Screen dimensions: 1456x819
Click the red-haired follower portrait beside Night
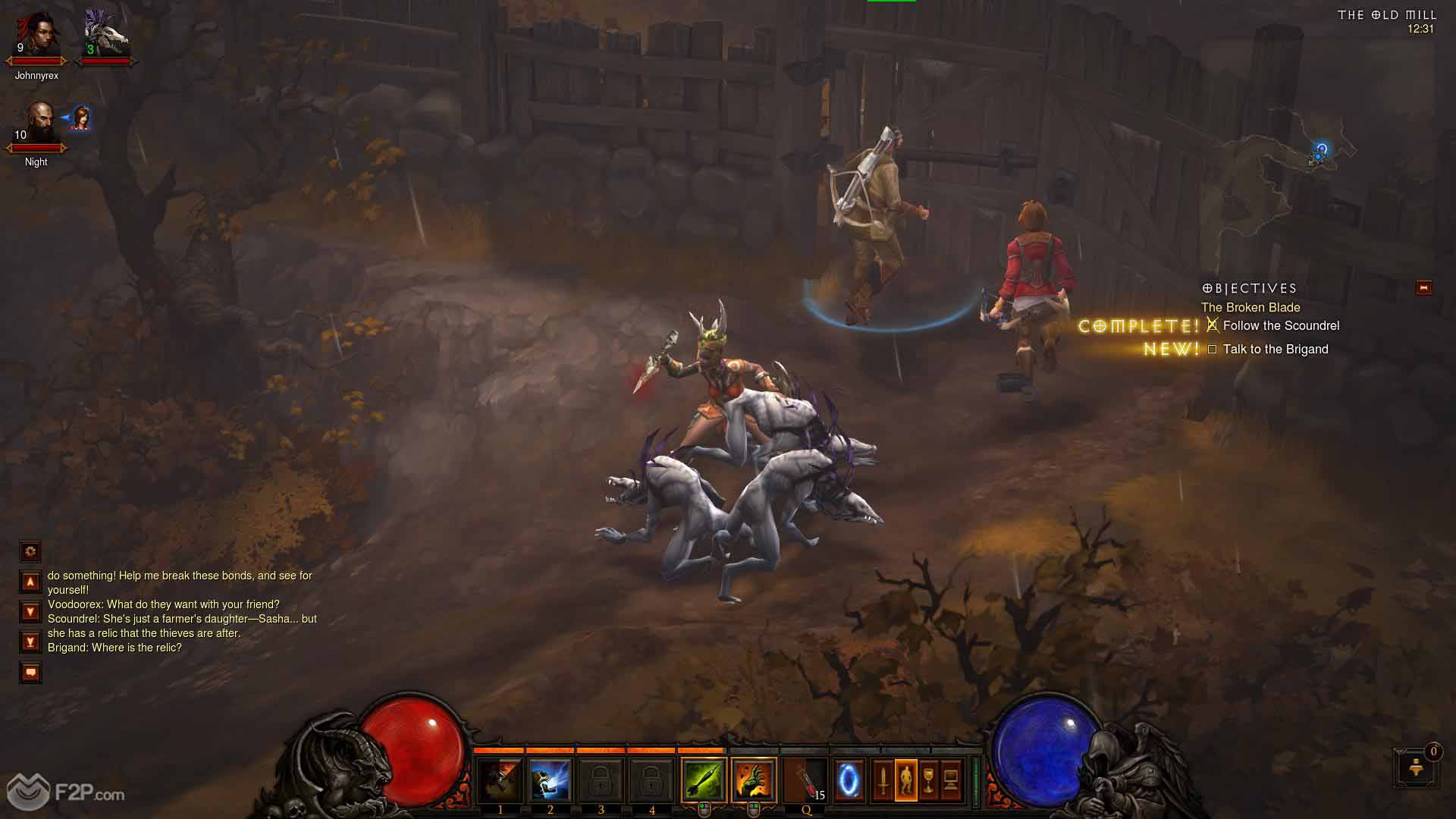pos(80,118)
